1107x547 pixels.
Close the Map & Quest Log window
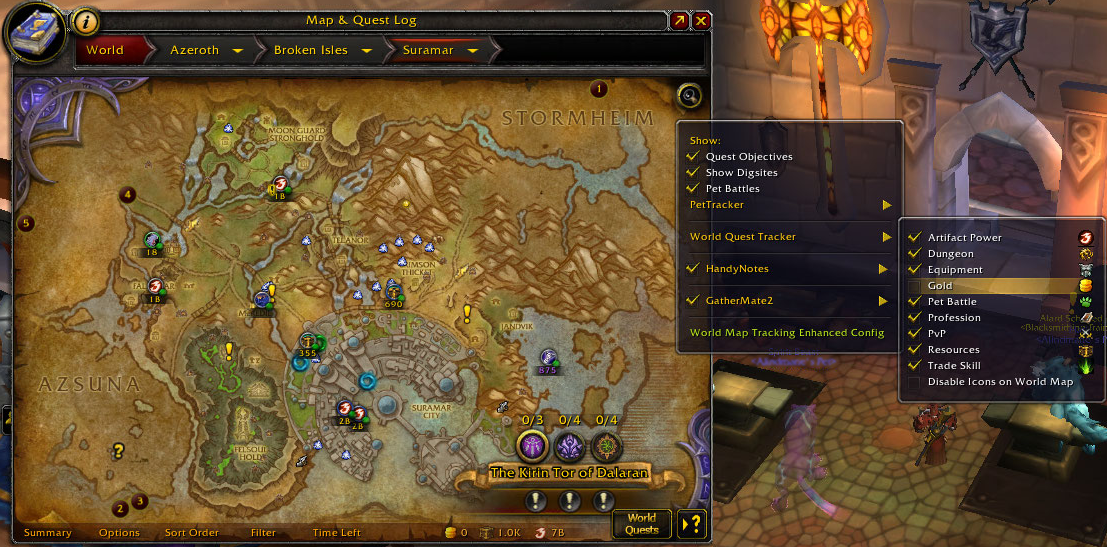point(702,20)
